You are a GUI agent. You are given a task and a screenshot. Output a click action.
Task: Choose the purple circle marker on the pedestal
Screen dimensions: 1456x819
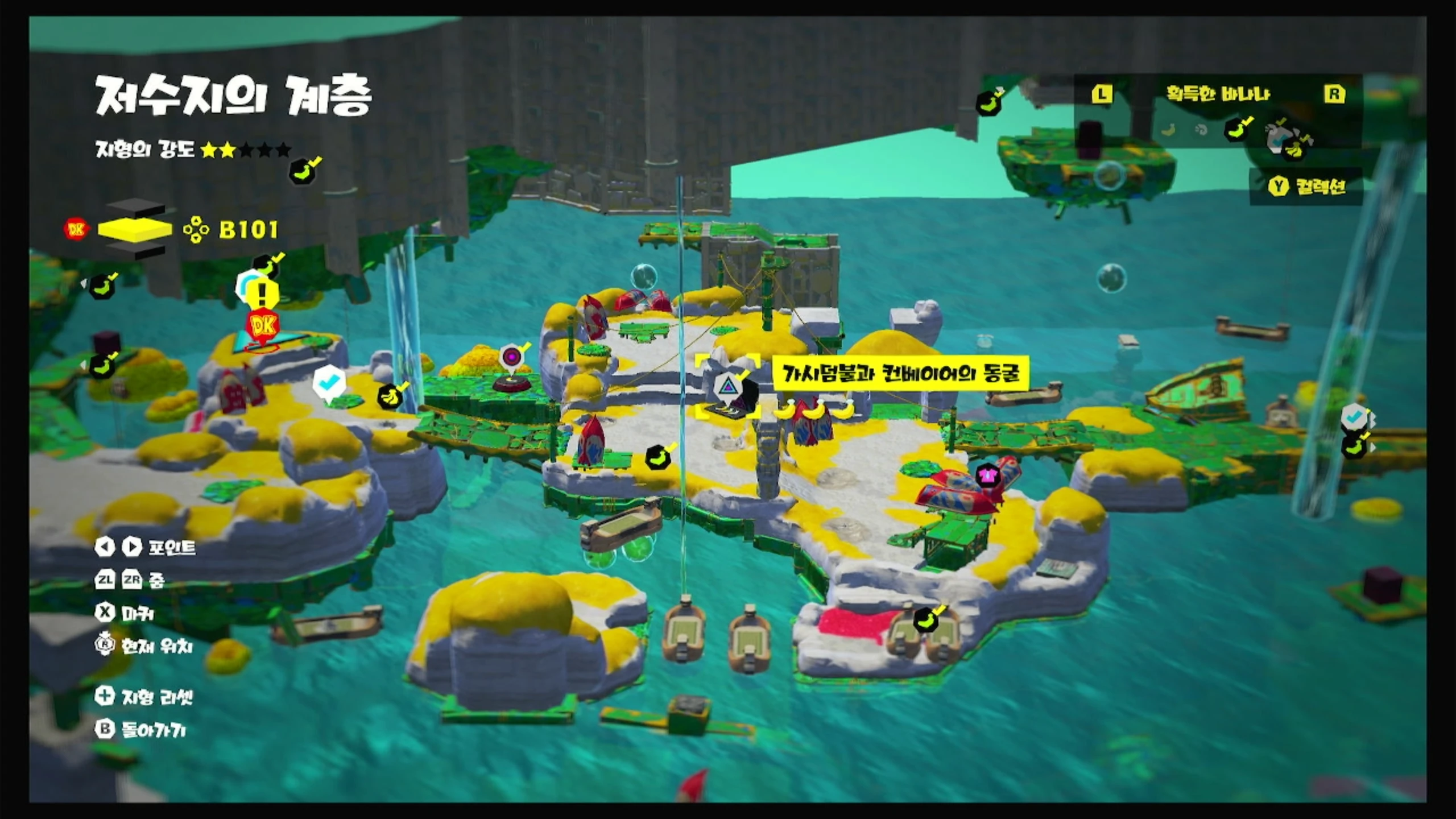511,358
